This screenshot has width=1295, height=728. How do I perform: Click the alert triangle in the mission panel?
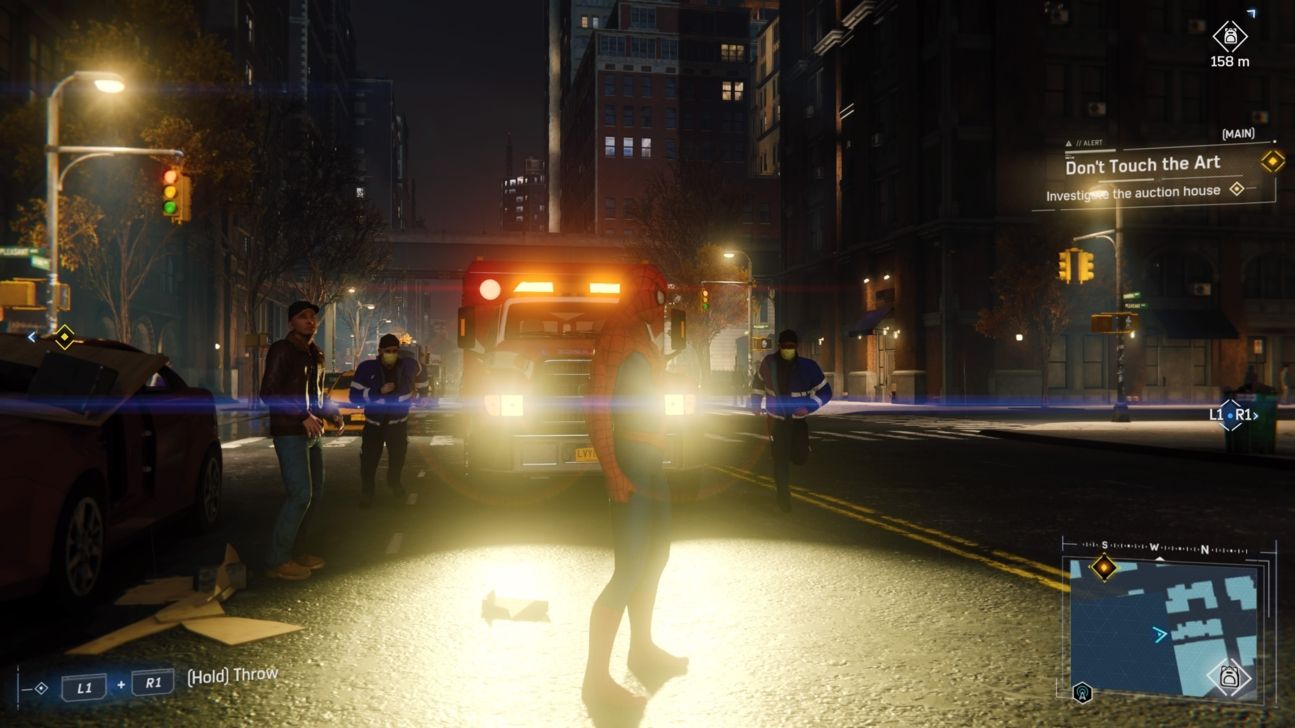tap(1068, 142)
